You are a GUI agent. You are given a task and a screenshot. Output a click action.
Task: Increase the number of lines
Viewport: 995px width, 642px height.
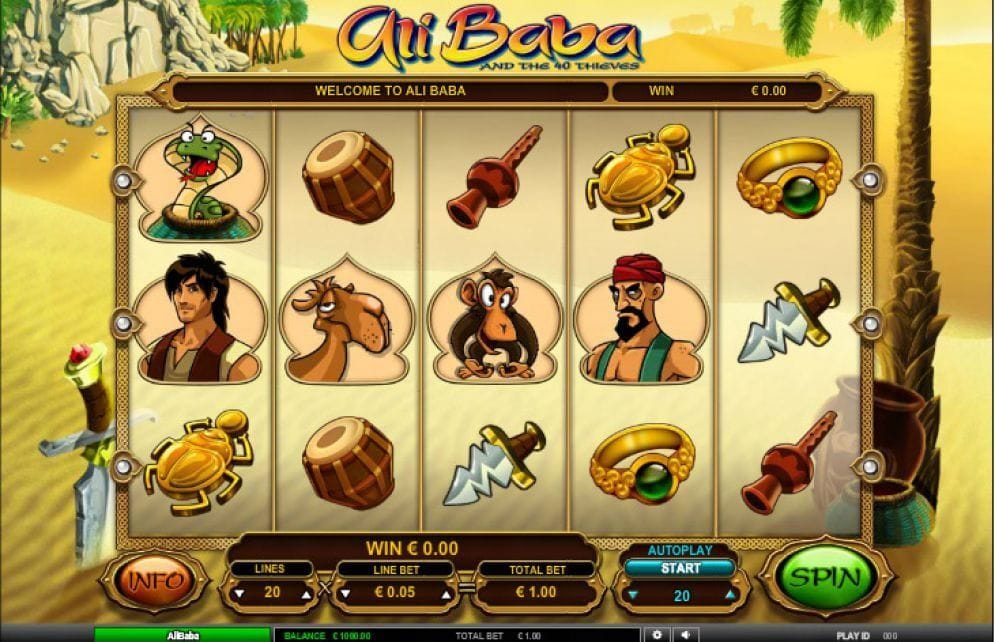click(304, 593)
